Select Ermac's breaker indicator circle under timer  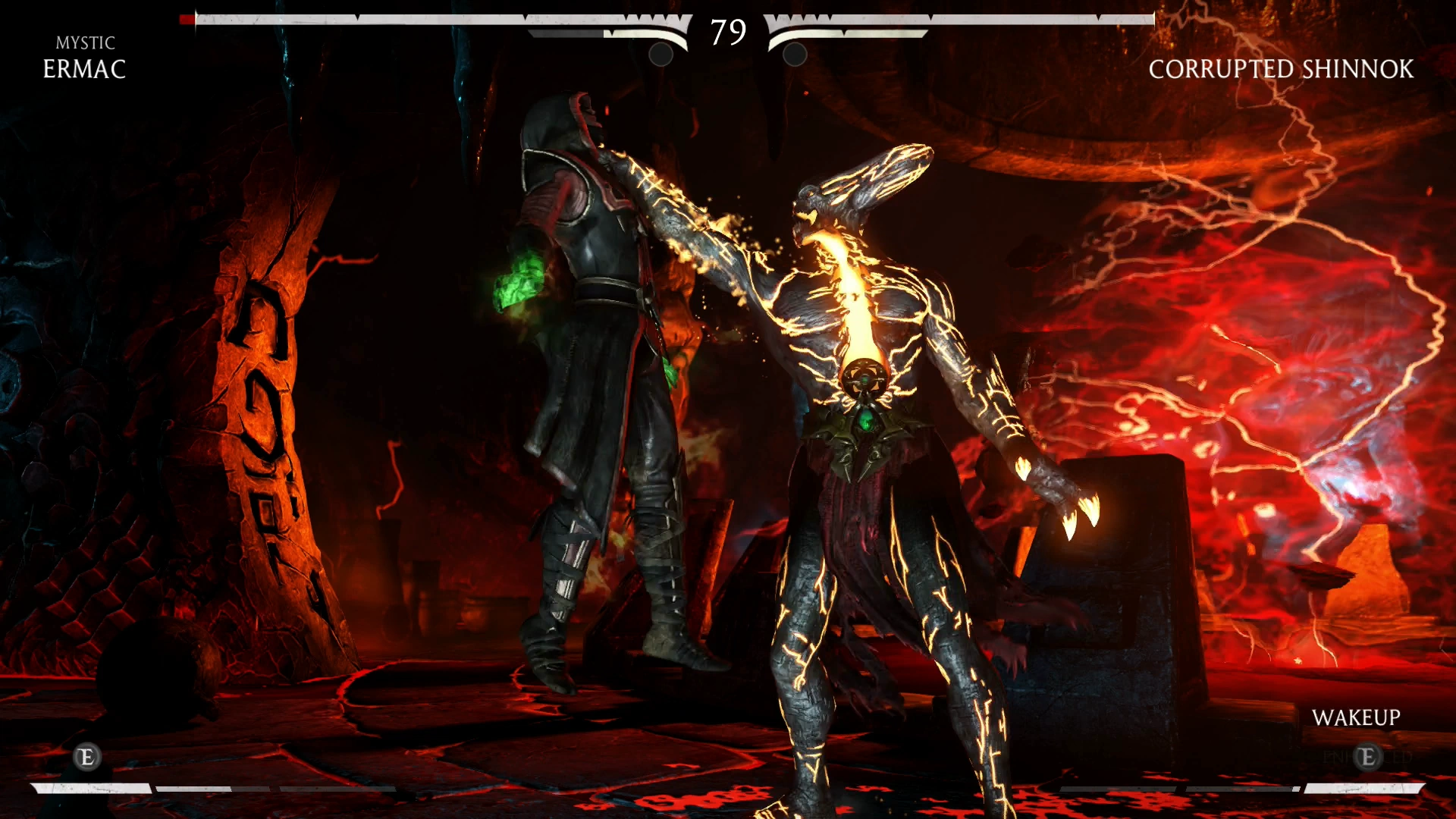click(660, 55)
